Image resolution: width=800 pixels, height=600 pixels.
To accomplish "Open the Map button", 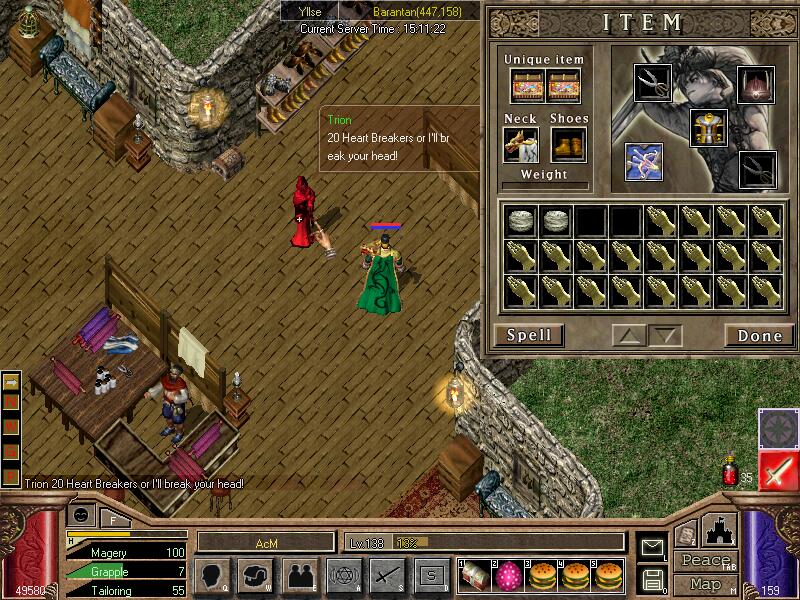I will pos(705,584).
